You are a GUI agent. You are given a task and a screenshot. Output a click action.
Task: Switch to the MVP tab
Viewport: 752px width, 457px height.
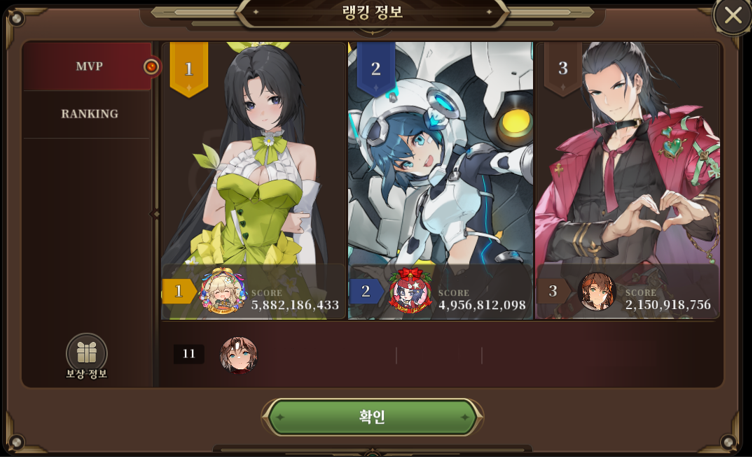click(x=88, y=67)
